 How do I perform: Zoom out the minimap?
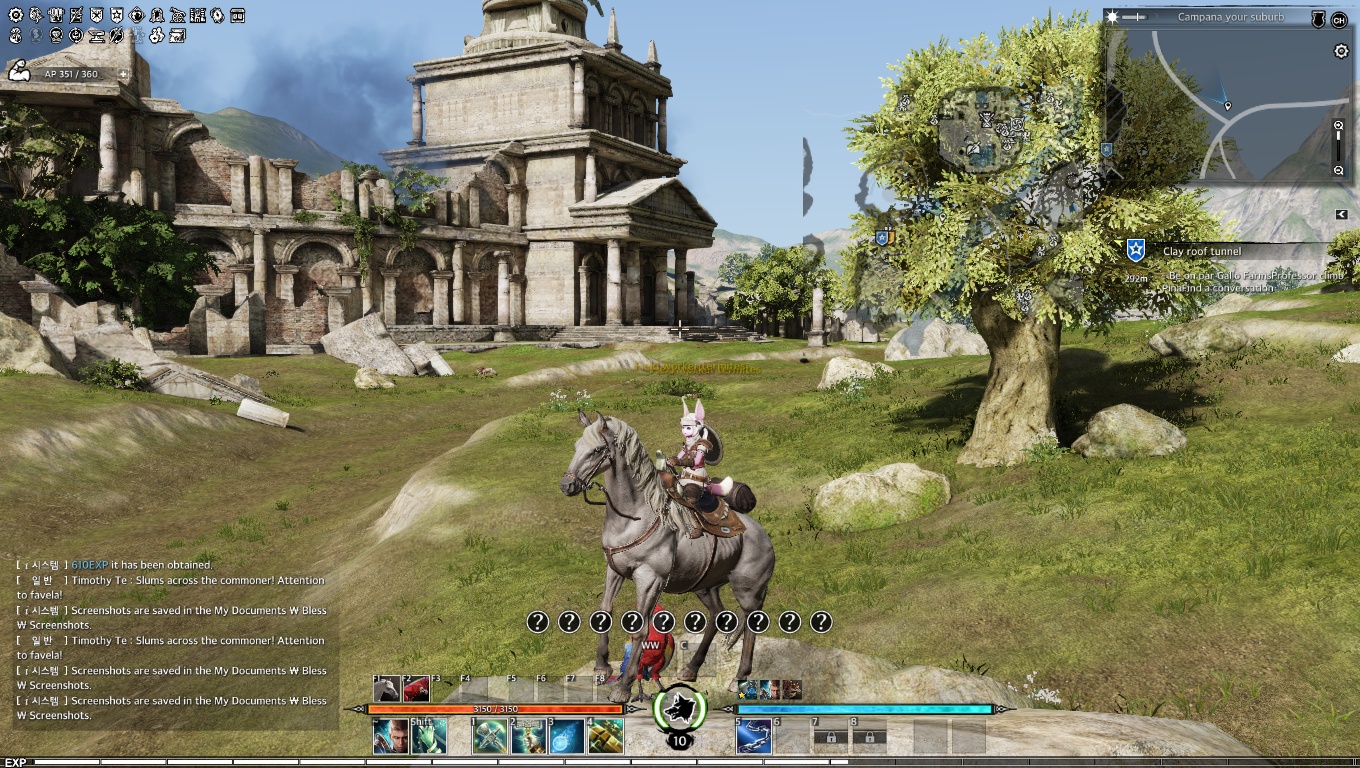(x=1339, y=171)
